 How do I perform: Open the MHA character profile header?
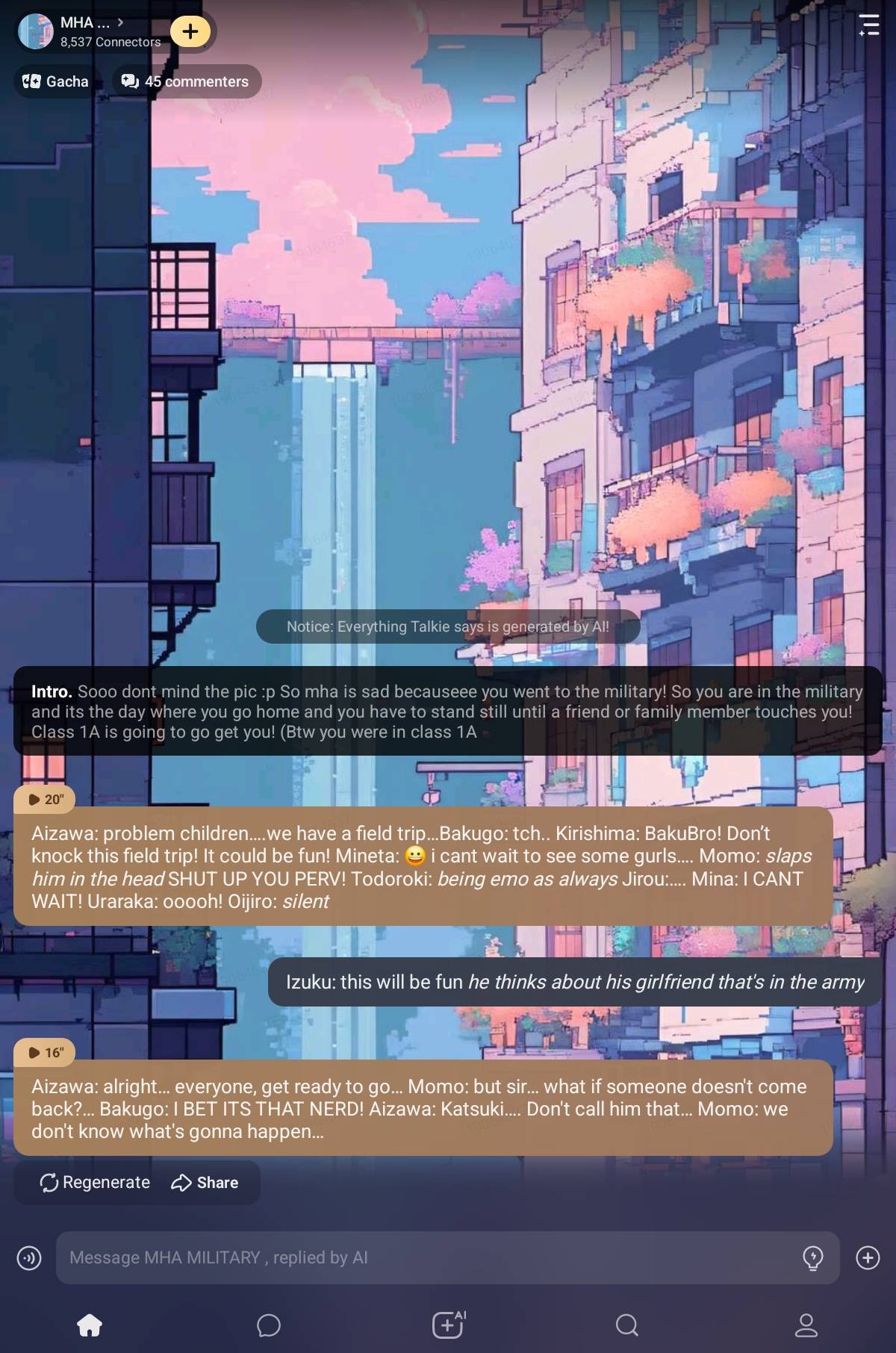[90, 31]
